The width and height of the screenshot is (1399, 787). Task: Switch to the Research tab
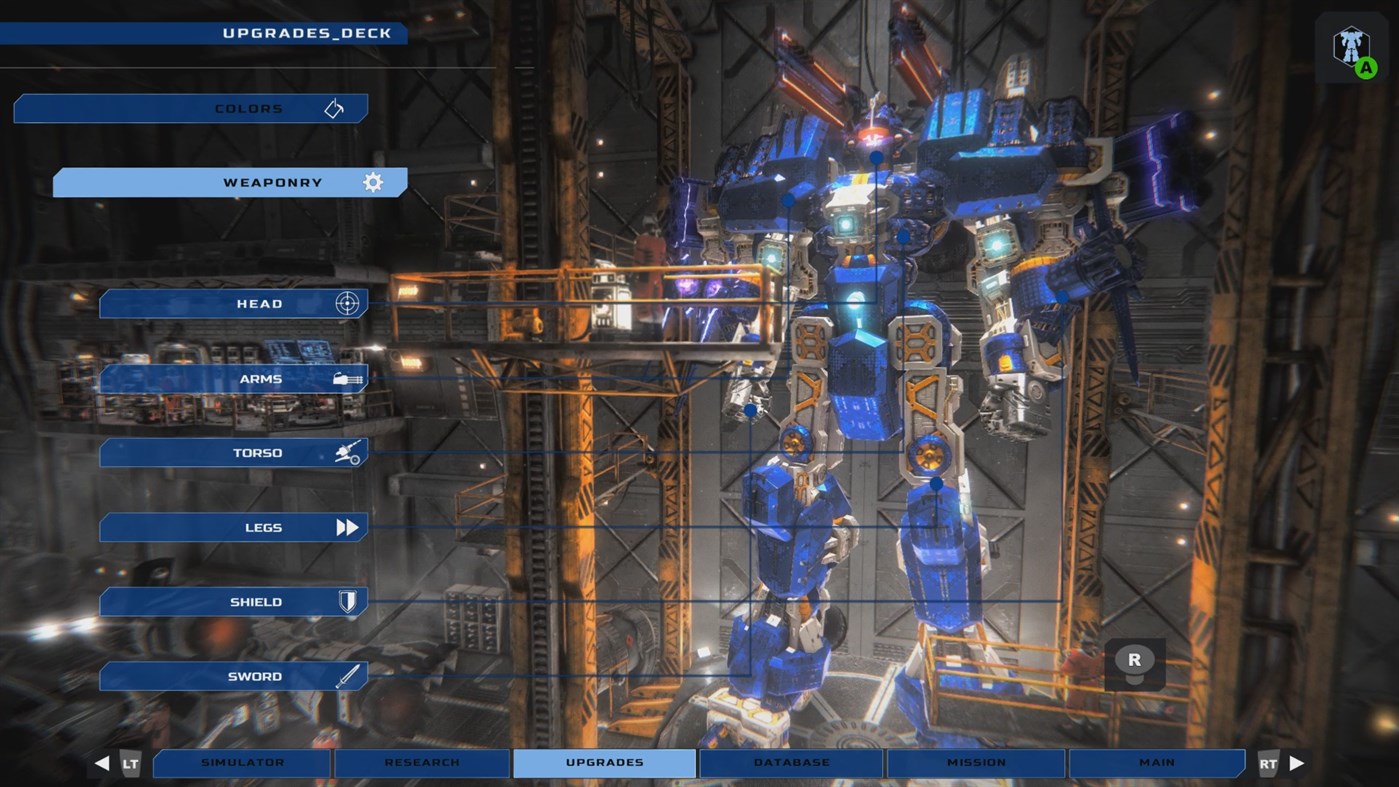pos(421,762)
